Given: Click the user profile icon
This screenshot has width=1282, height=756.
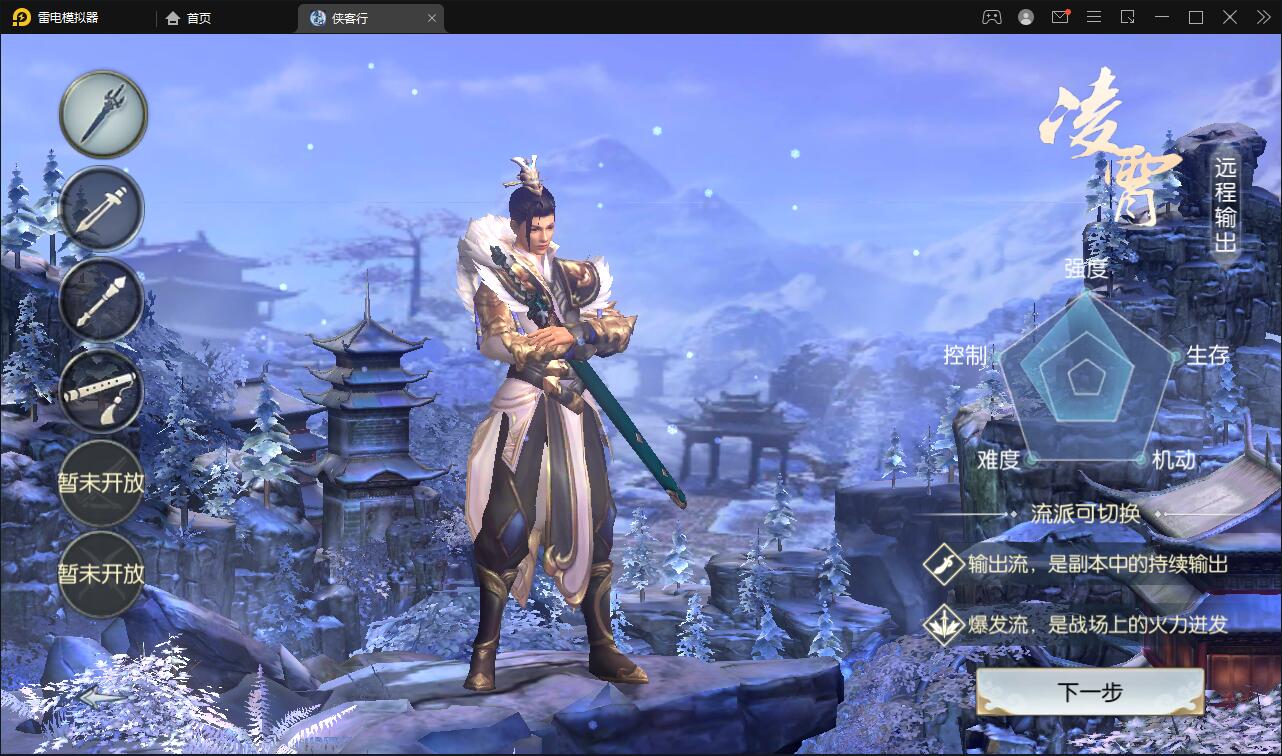Looking at the screenshot, I should pyautogui.click(x=1025, y=17).
